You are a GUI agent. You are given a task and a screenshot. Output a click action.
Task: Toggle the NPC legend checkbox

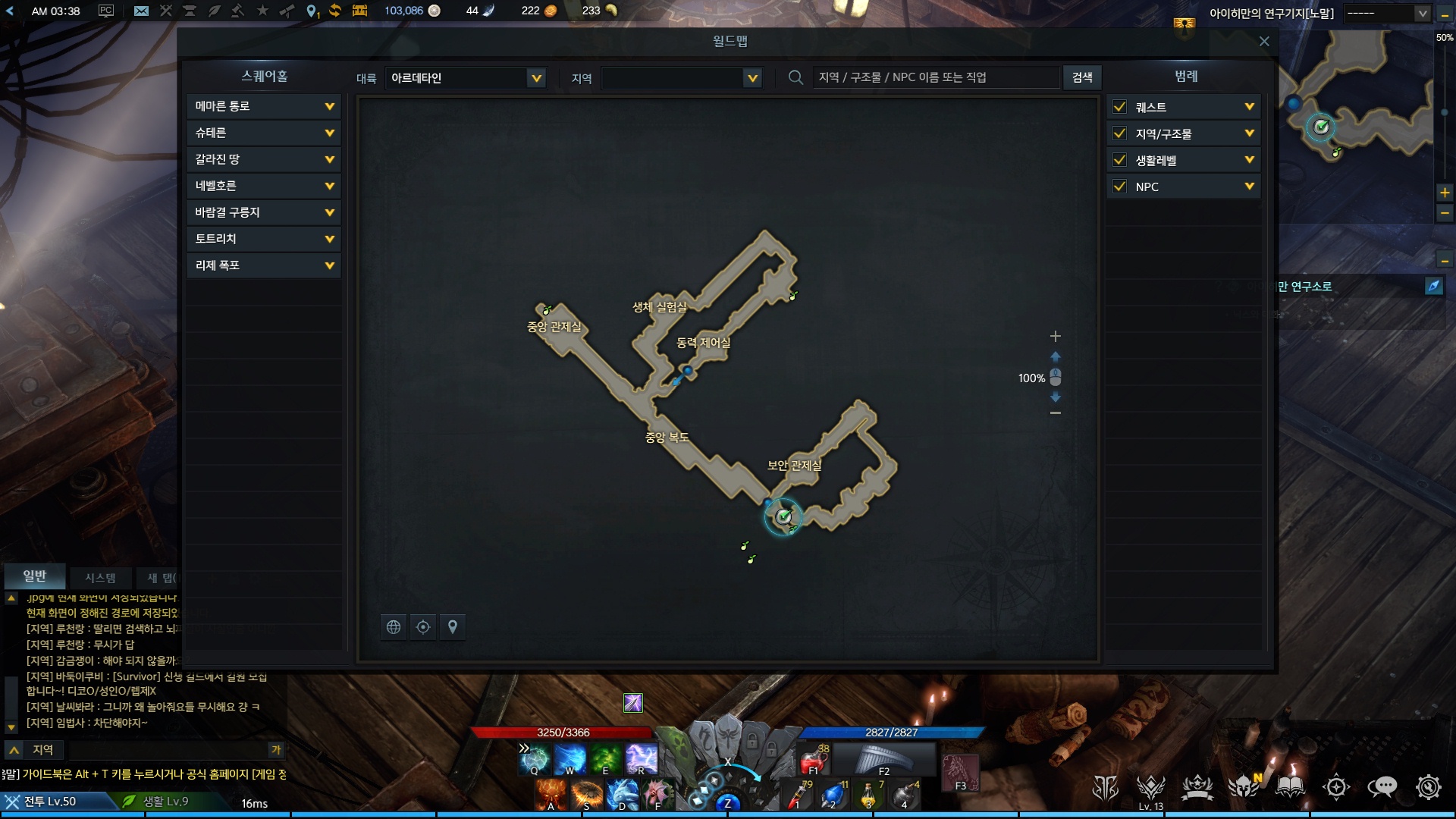[1119, 187]
